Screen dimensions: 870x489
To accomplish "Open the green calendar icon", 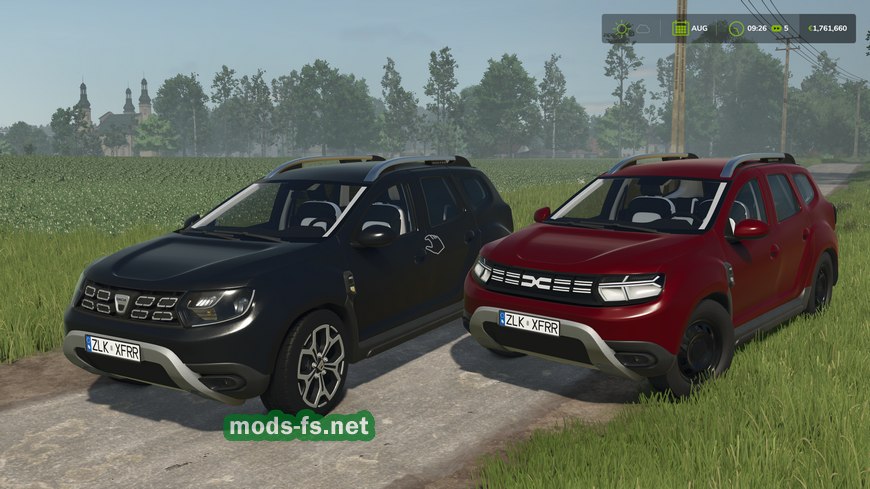I will [680, 28].
